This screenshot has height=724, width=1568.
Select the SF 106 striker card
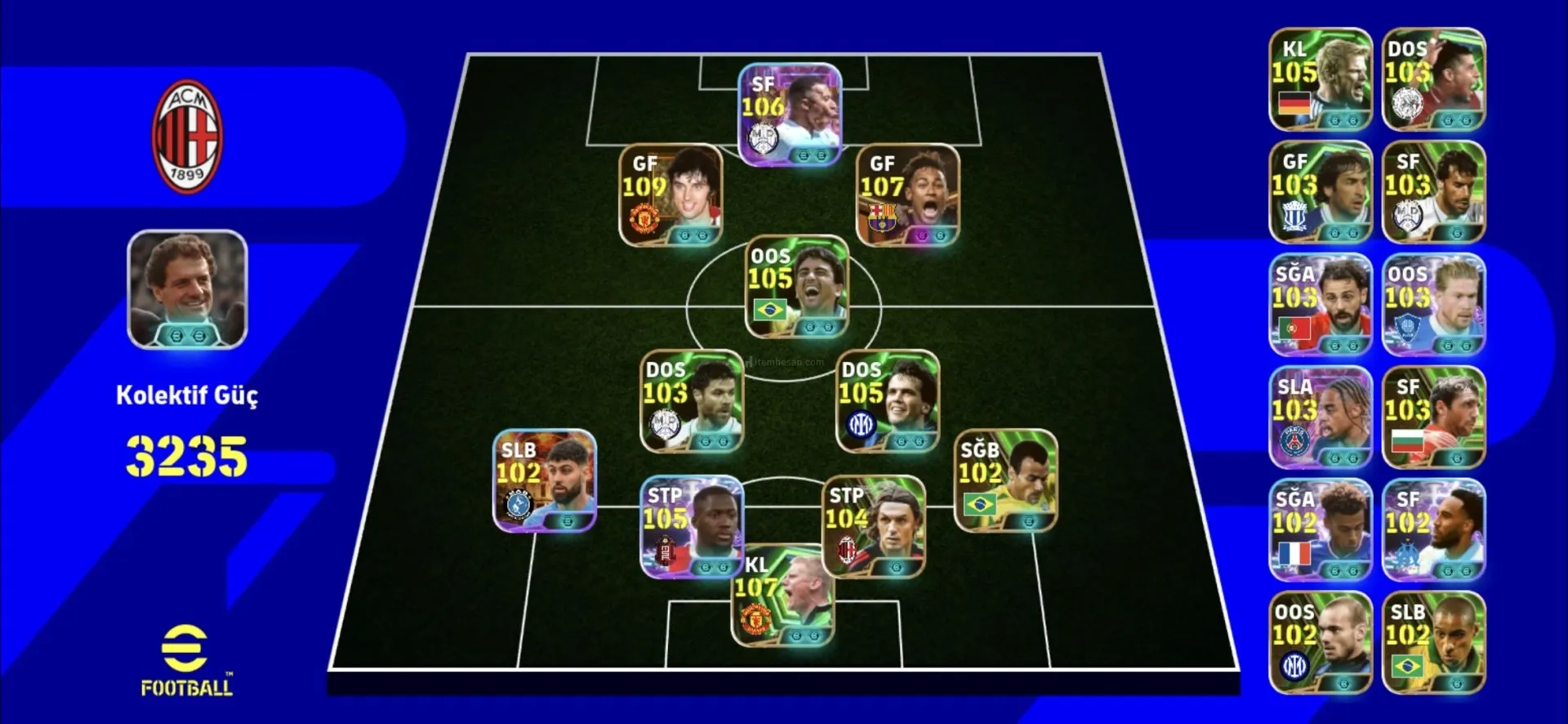tap(790, 114)
